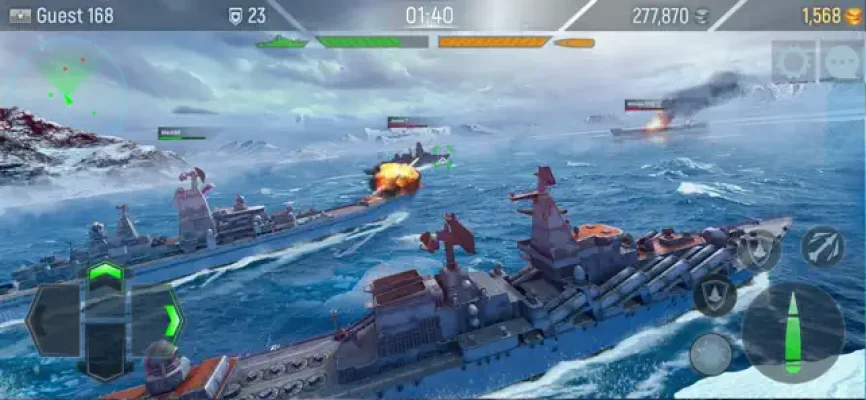Steer left with the left arrow pad
Viewport: 866px width, 400px height.
[x=51, y=320]
